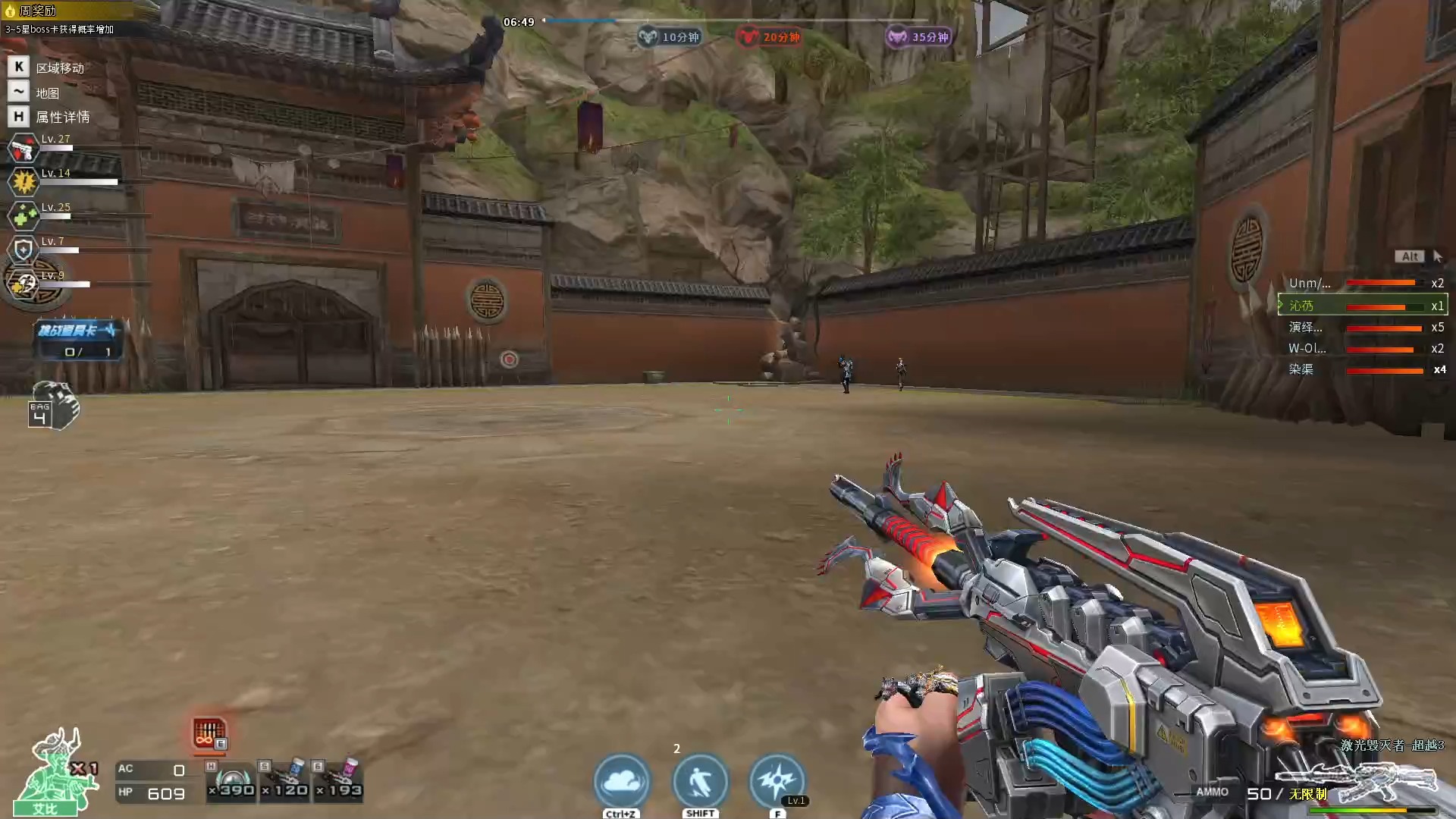This screenshot has width=1456, height=819.
Task: Use the pink canister weapon item x193
Action: pos(339,783)
